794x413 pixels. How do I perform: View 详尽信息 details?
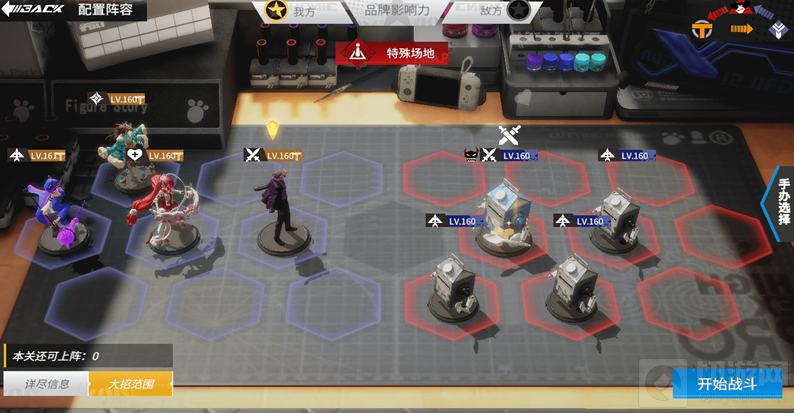46,384
